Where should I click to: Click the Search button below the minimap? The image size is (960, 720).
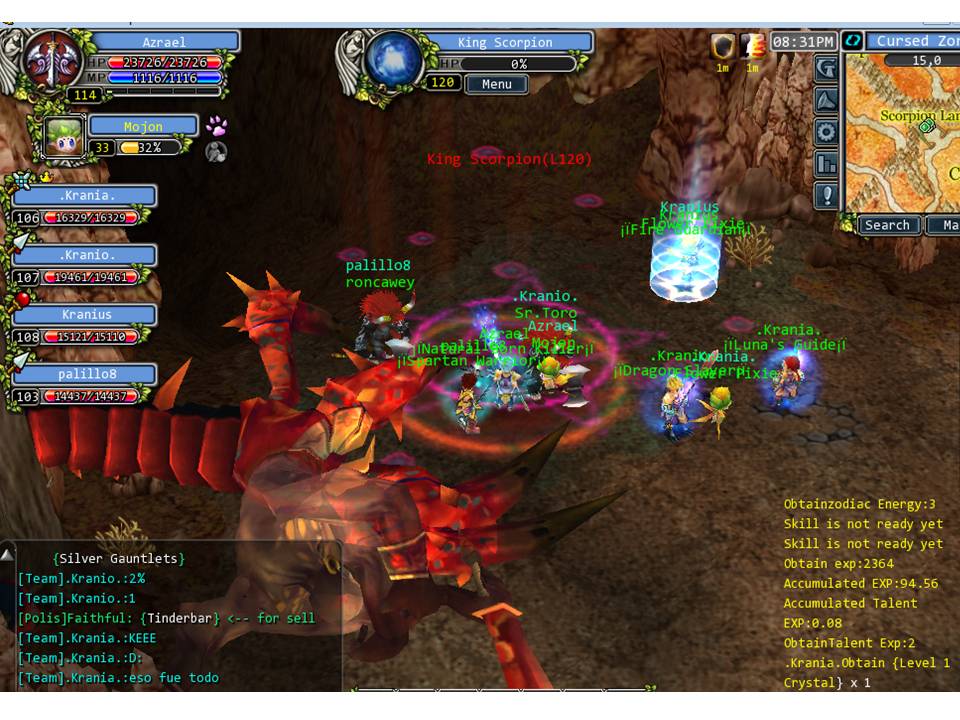click(887, 225)
